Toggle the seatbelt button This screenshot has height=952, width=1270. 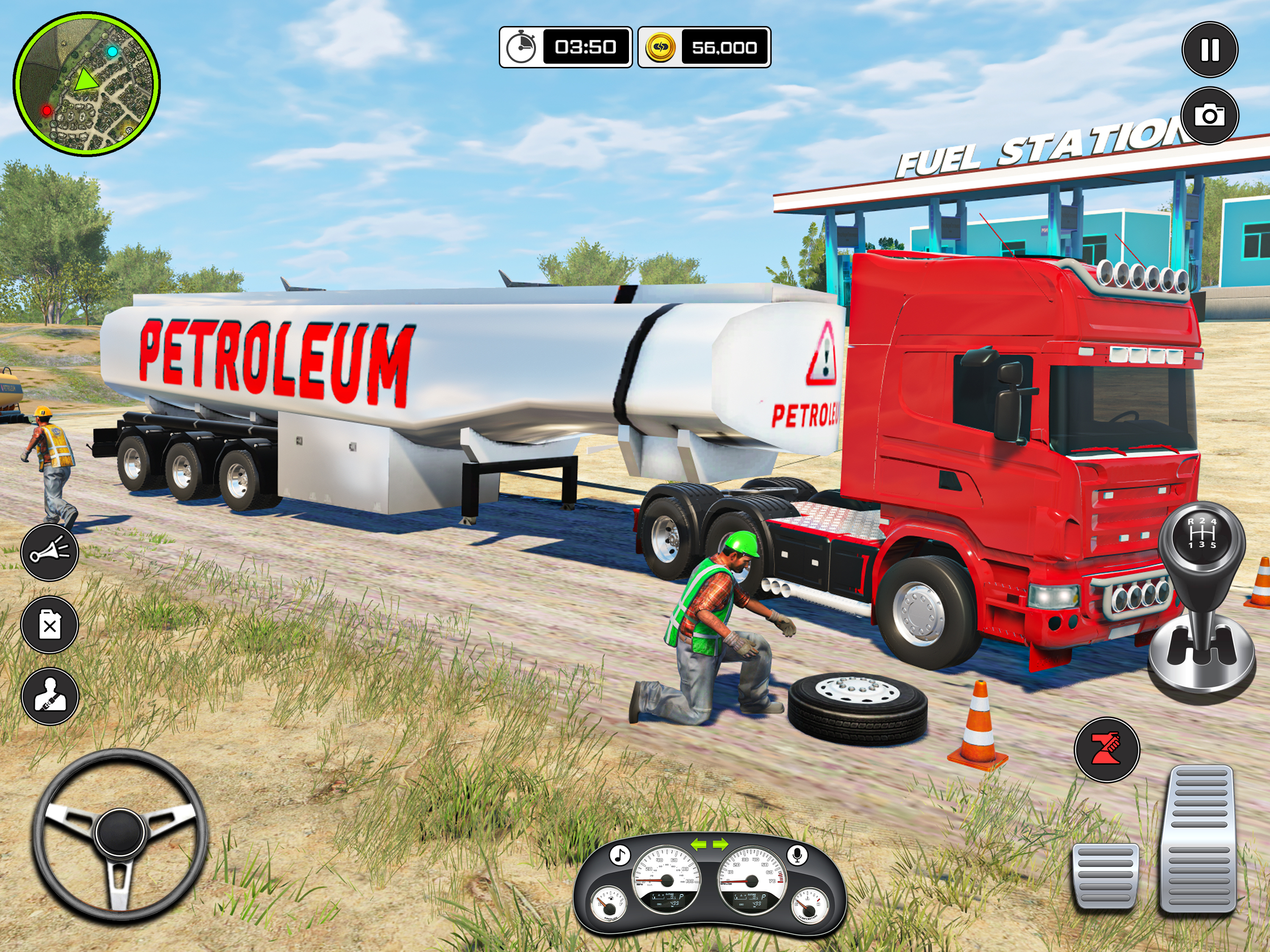pyautogui.click(x=50, y=696)
